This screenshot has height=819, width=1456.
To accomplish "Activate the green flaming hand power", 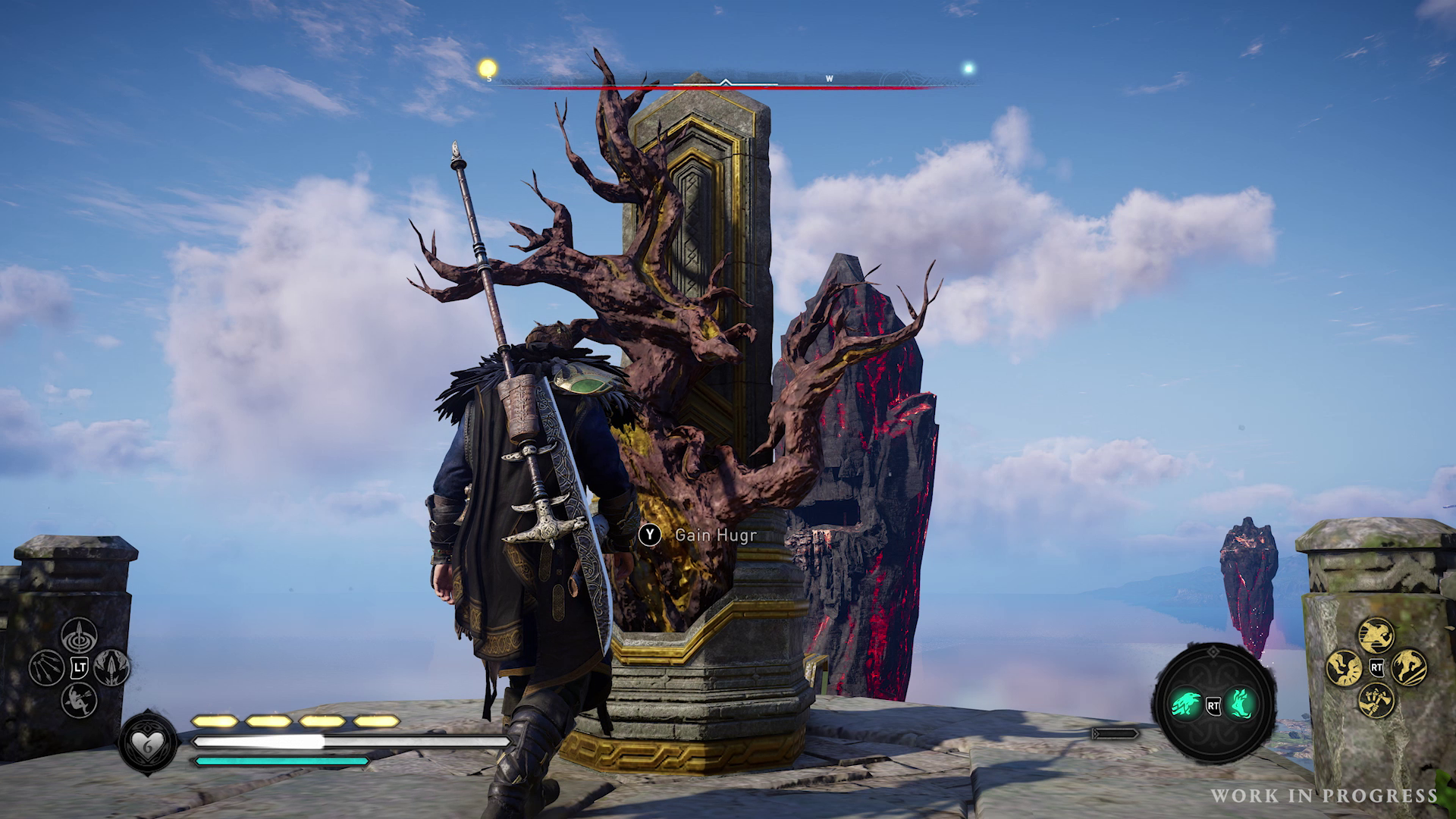I will (x=1241, y=704).
